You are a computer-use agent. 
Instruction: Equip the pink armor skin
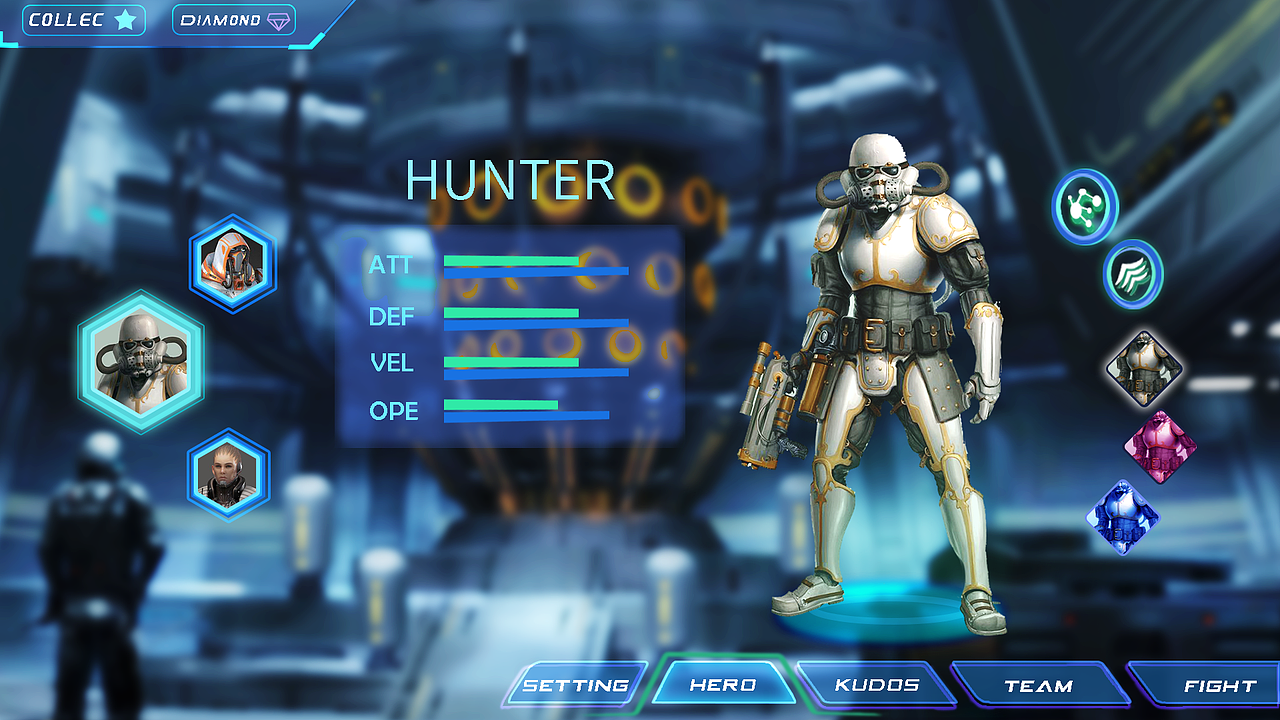pyautogui.click(x=1159, y=447)
